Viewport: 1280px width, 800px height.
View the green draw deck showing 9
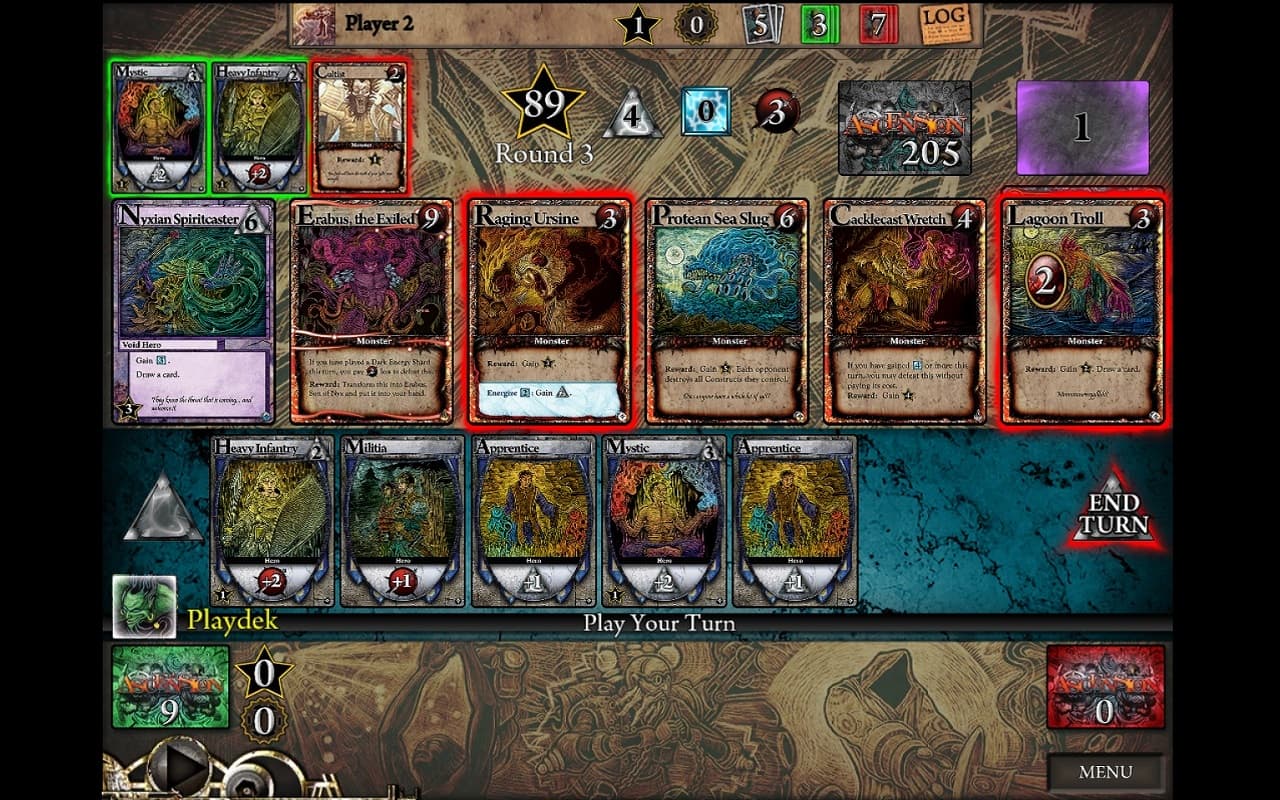(170, 687)
